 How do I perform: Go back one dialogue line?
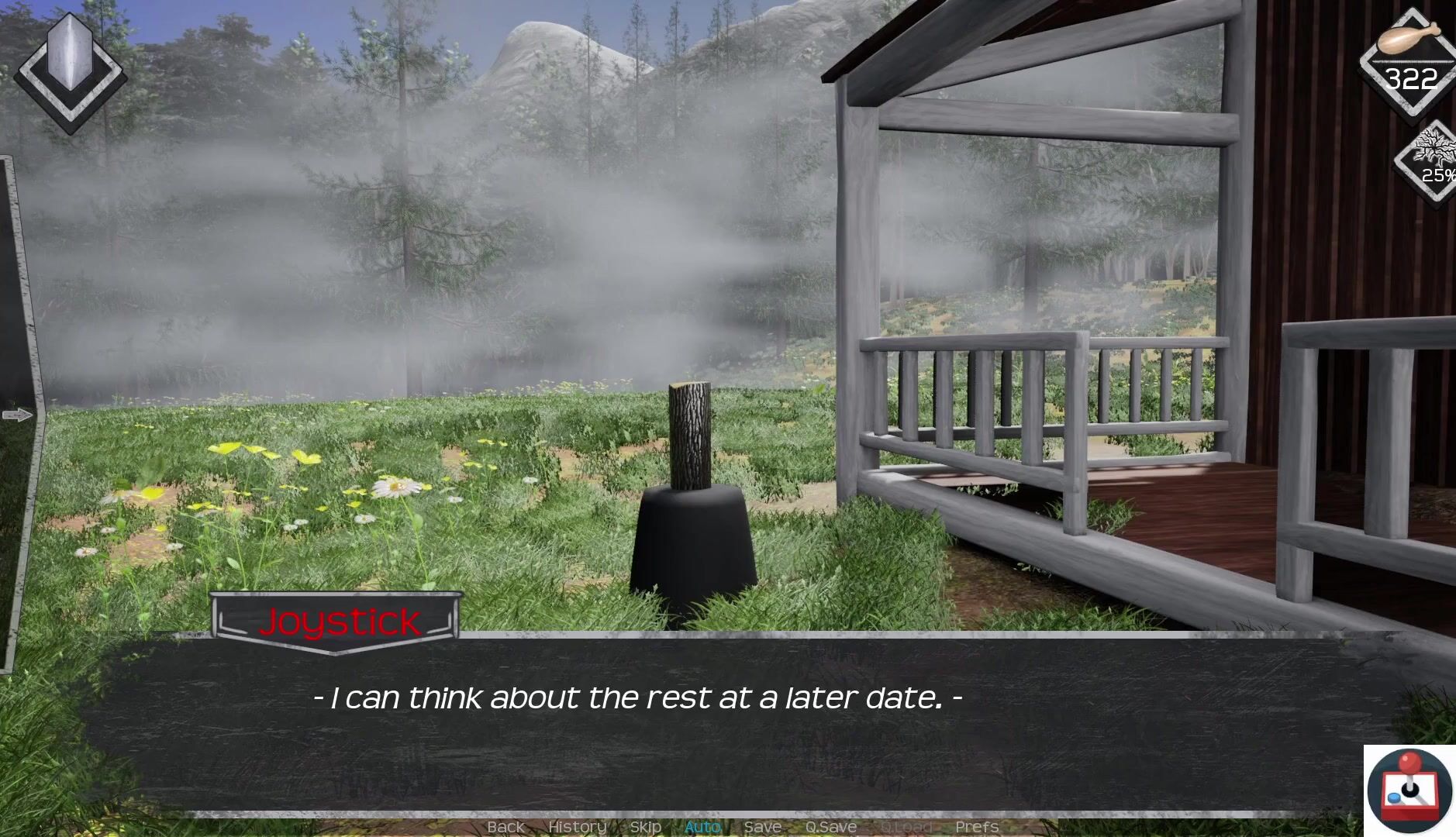(x=505, y=827)
